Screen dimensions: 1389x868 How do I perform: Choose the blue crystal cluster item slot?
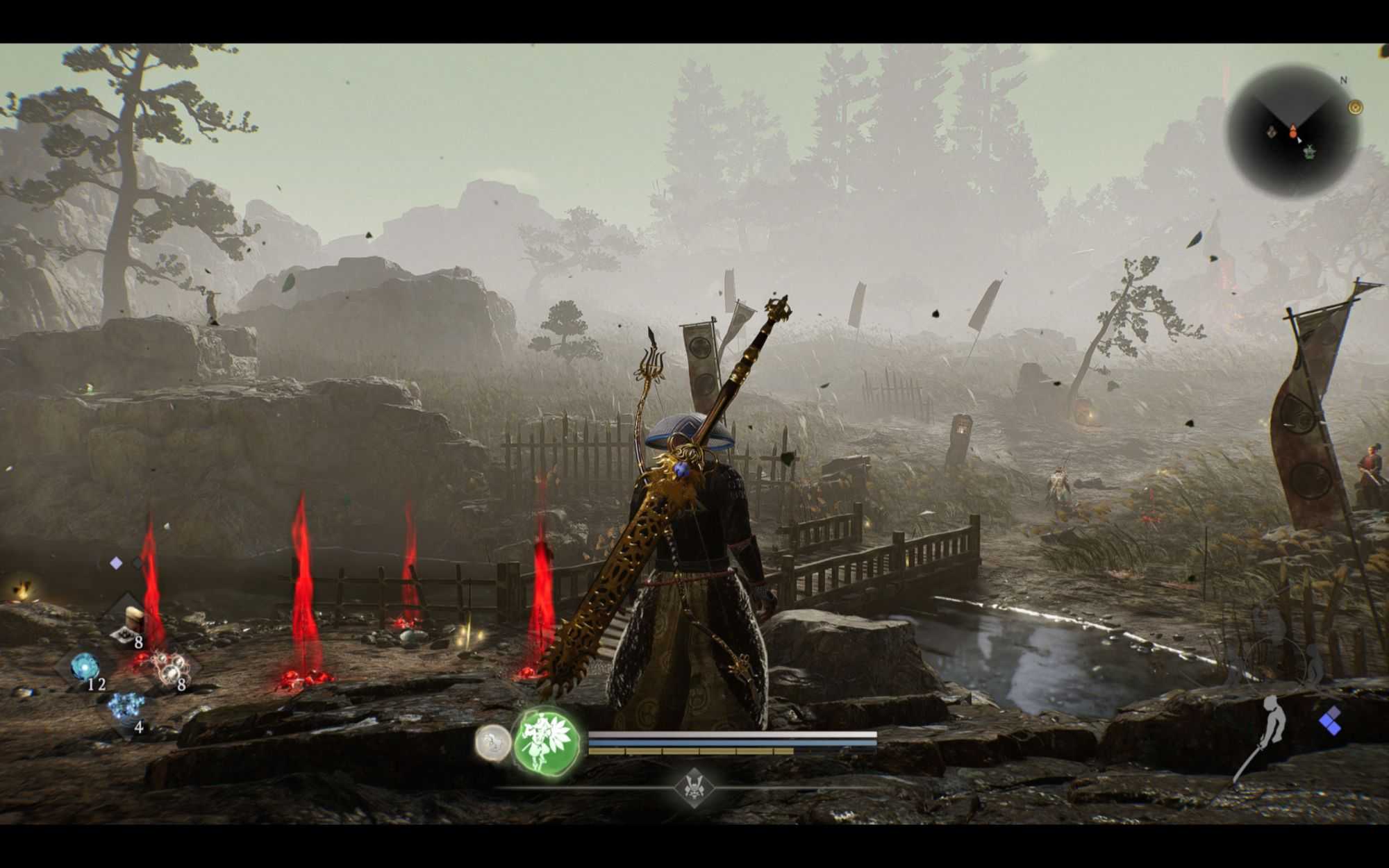tap(126, 708)
